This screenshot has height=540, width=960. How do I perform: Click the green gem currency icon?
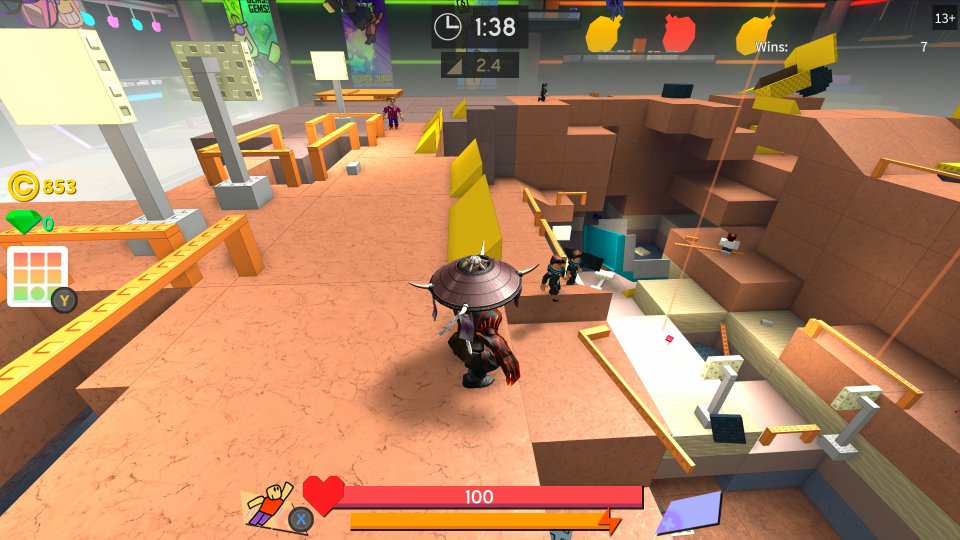coord(22,222)
